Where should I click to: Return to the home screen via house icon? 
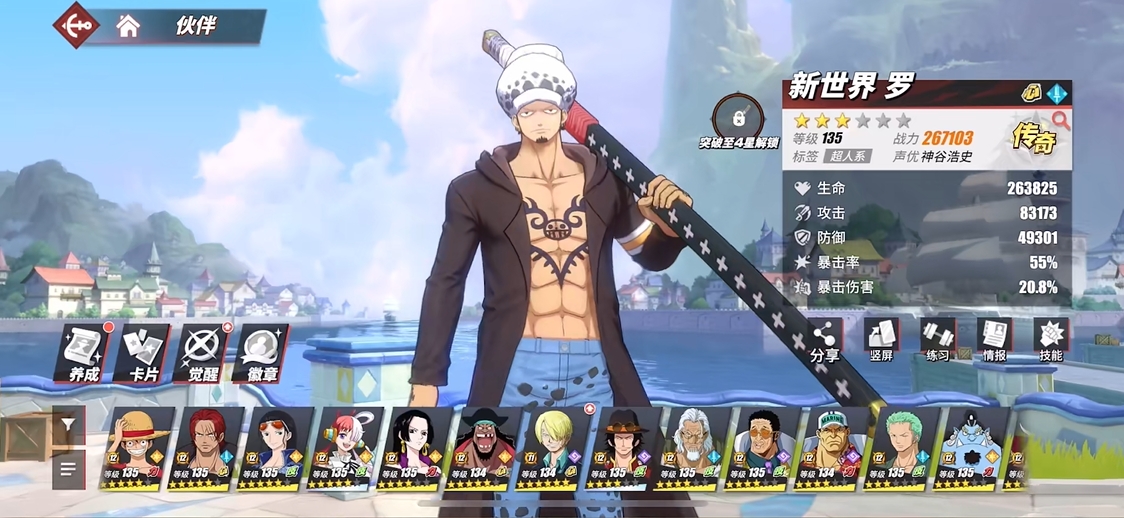pyautogui.click(x=128, y=27)
